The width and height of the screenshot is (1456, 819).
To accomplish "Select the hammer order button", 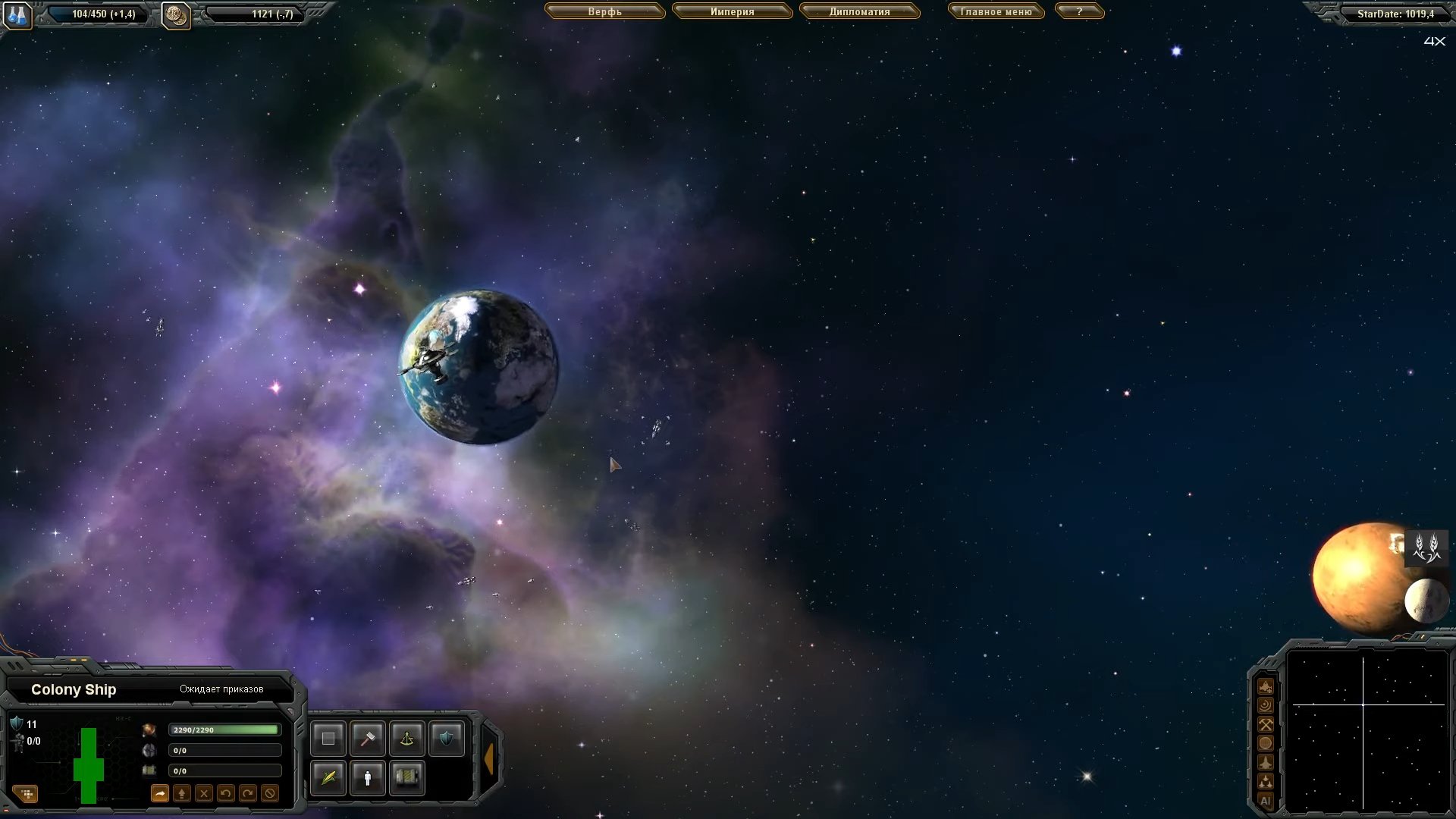I will (x=368, y=739).
